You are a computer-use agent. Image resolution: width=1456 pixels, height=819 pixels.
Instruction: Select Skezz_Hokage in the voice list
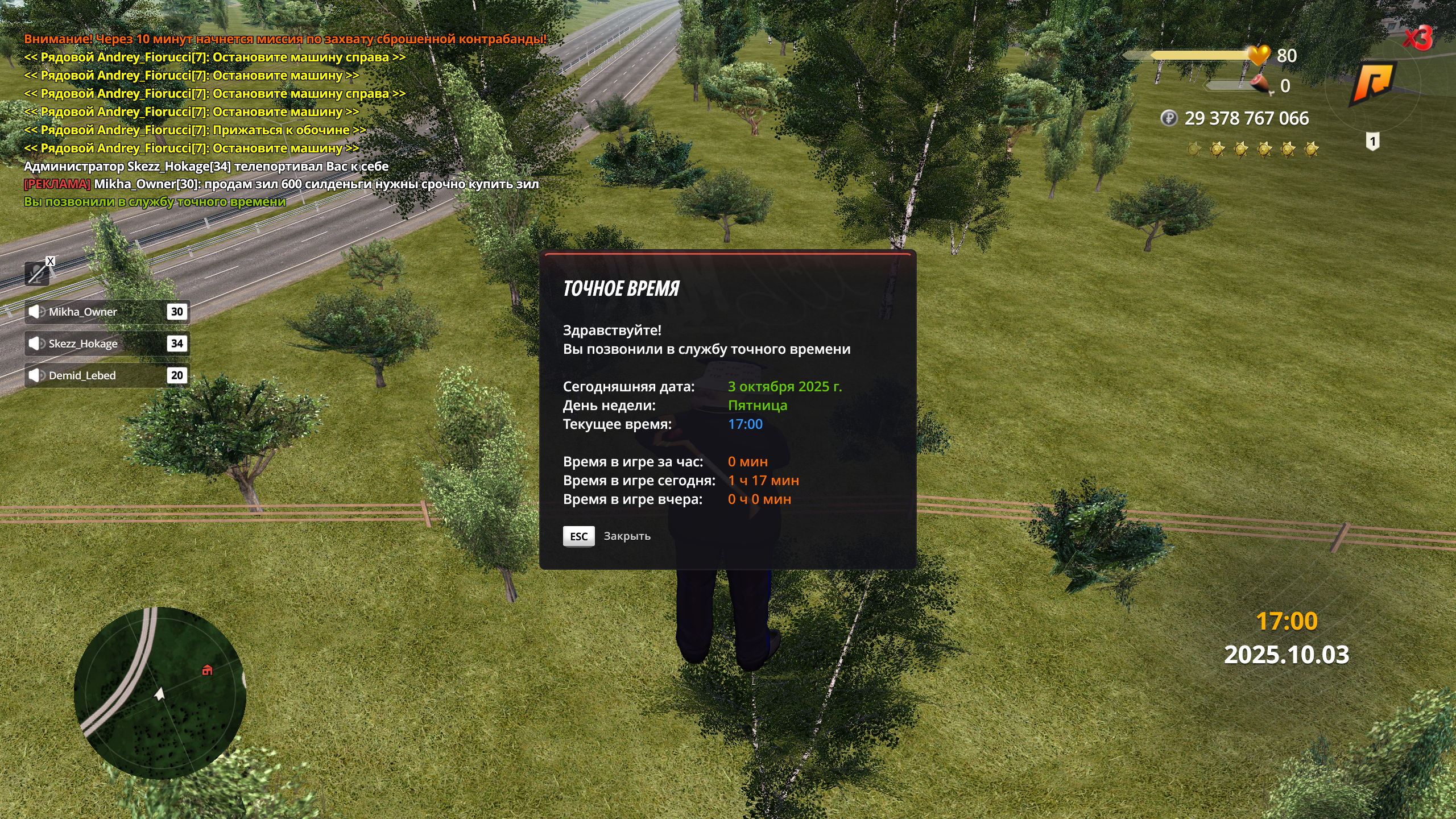click(x=106, y=344)
